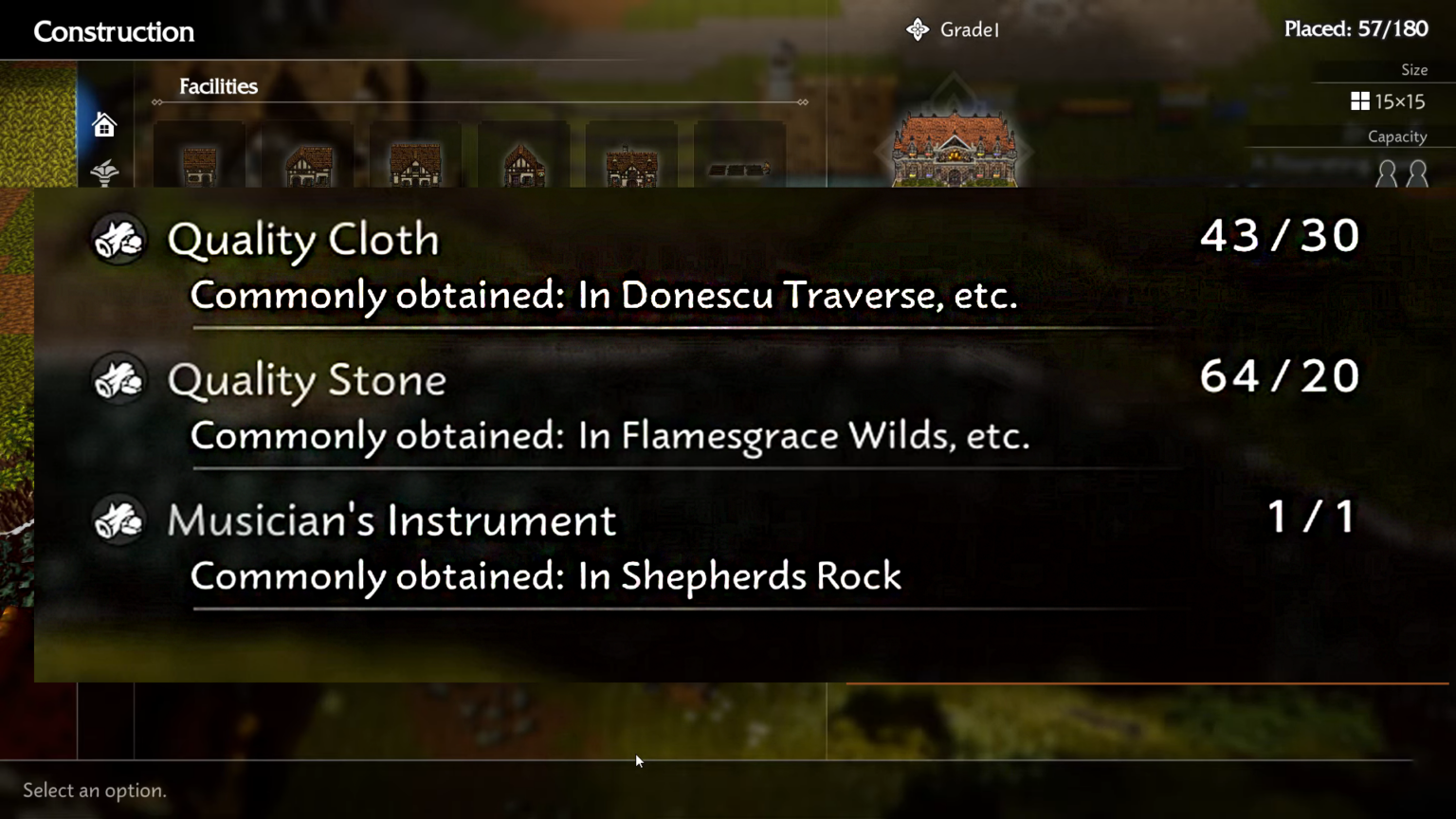Click the Musician's Instrument material icon
This screenshot has height=819, width=1456.
point(118,521)
